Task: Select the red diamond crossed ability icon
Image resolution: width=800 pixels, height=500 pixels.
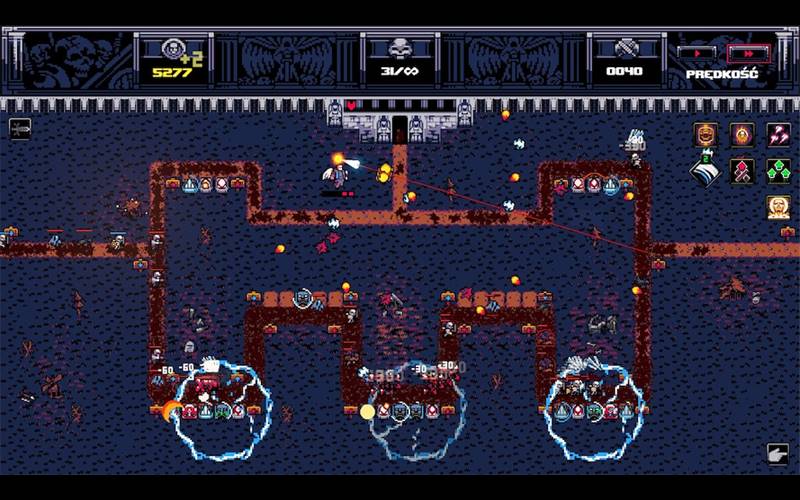Action: click(x=742, y=171)
